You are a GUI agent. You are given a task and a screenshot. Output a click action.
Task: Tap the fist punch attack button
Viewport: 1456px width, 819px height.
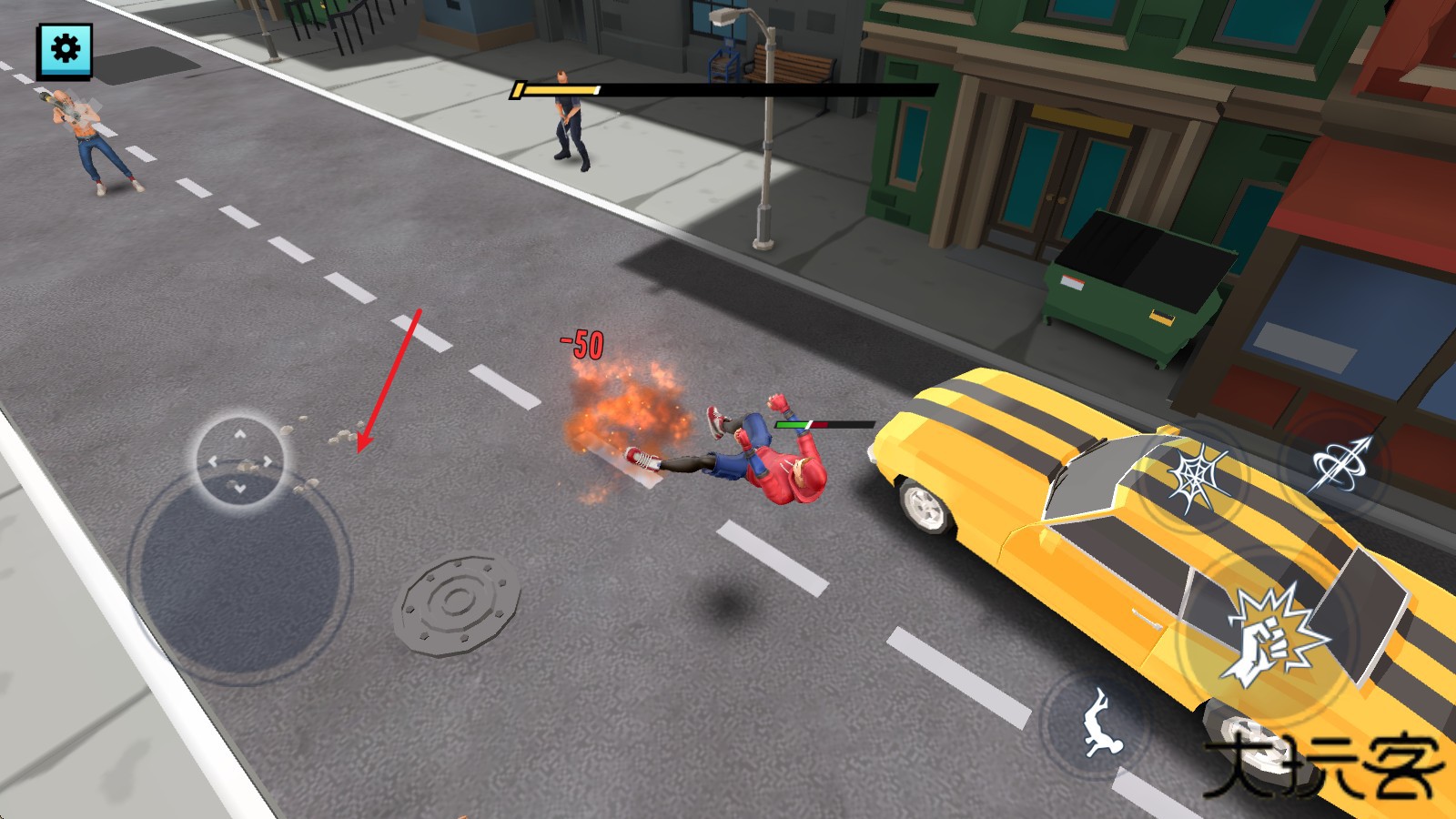pyautogui.click(x=1271, y=637)
